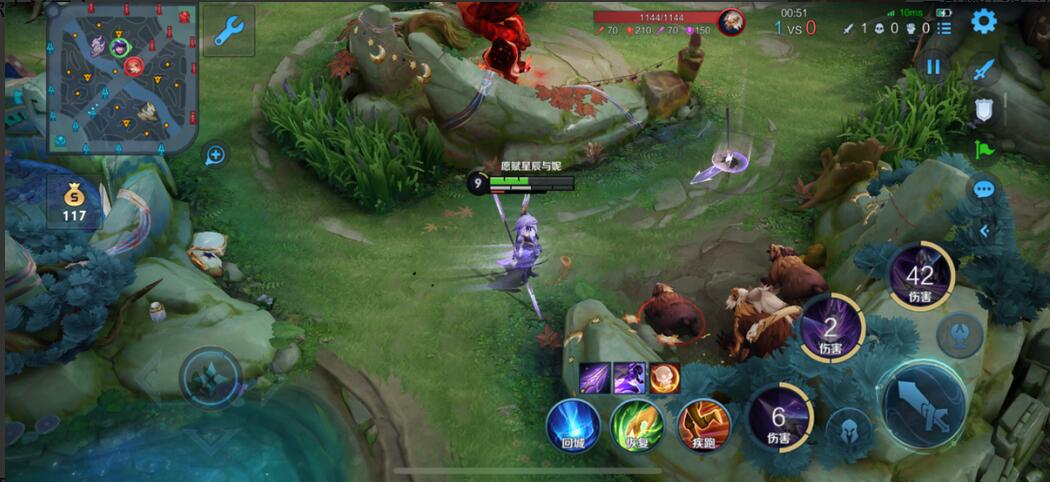
Task: Use the 恢复 heal spell
Action: click(637, 424)
